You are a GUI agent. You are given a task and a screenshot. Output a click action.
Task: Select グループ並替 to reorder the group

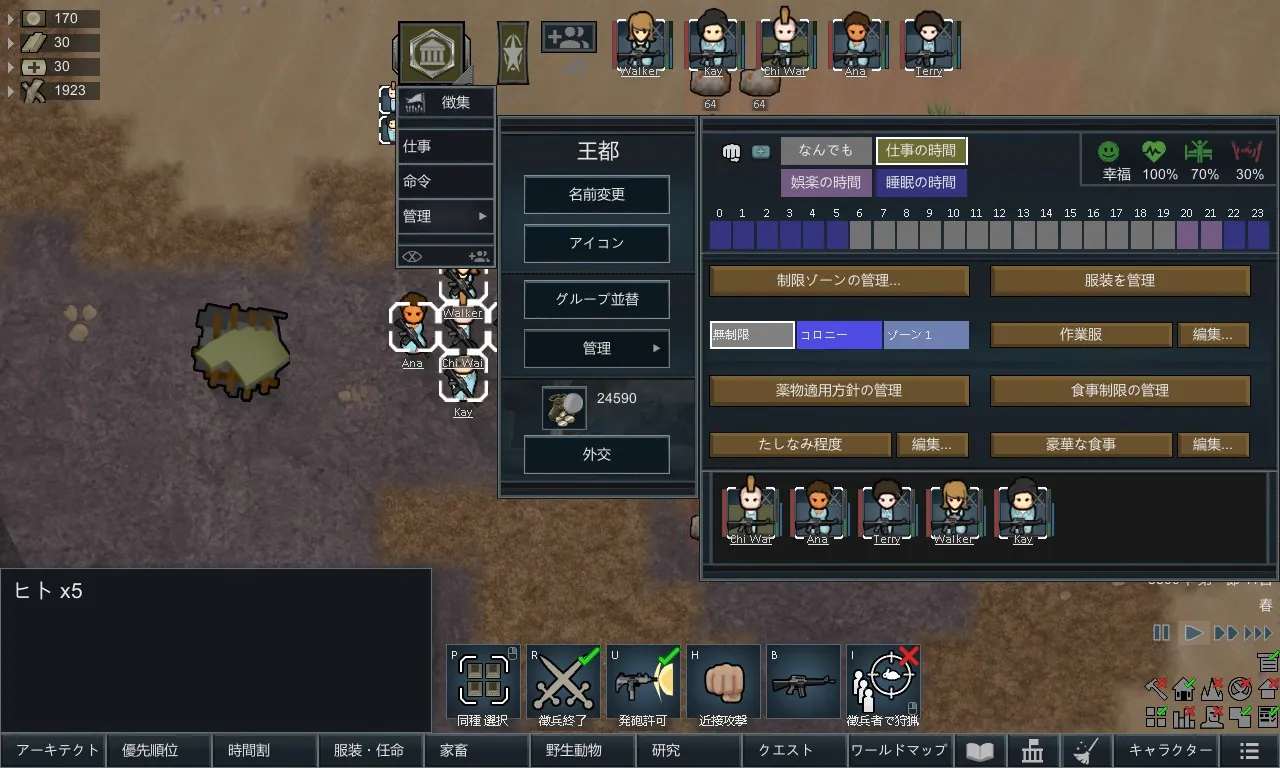[596, 299]
